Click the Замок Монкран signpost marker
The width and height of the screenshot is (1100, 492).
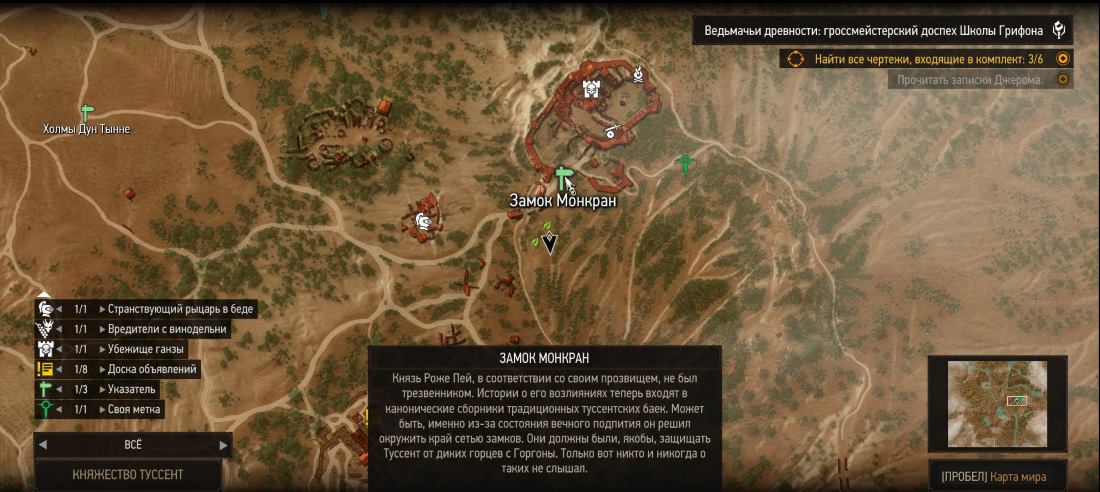(x=562, y=177)
